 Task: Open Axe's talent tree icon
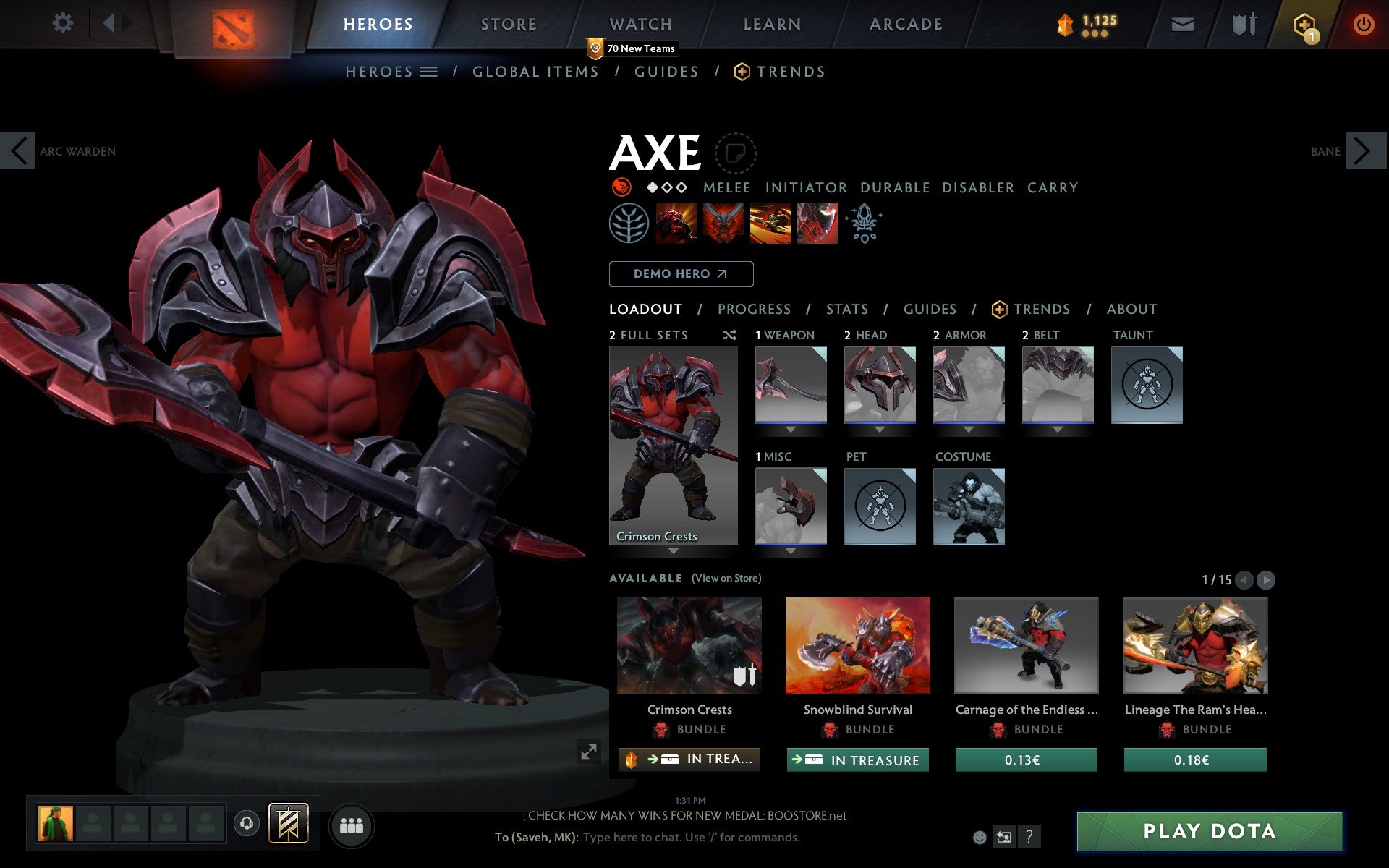tap(629, 224)
